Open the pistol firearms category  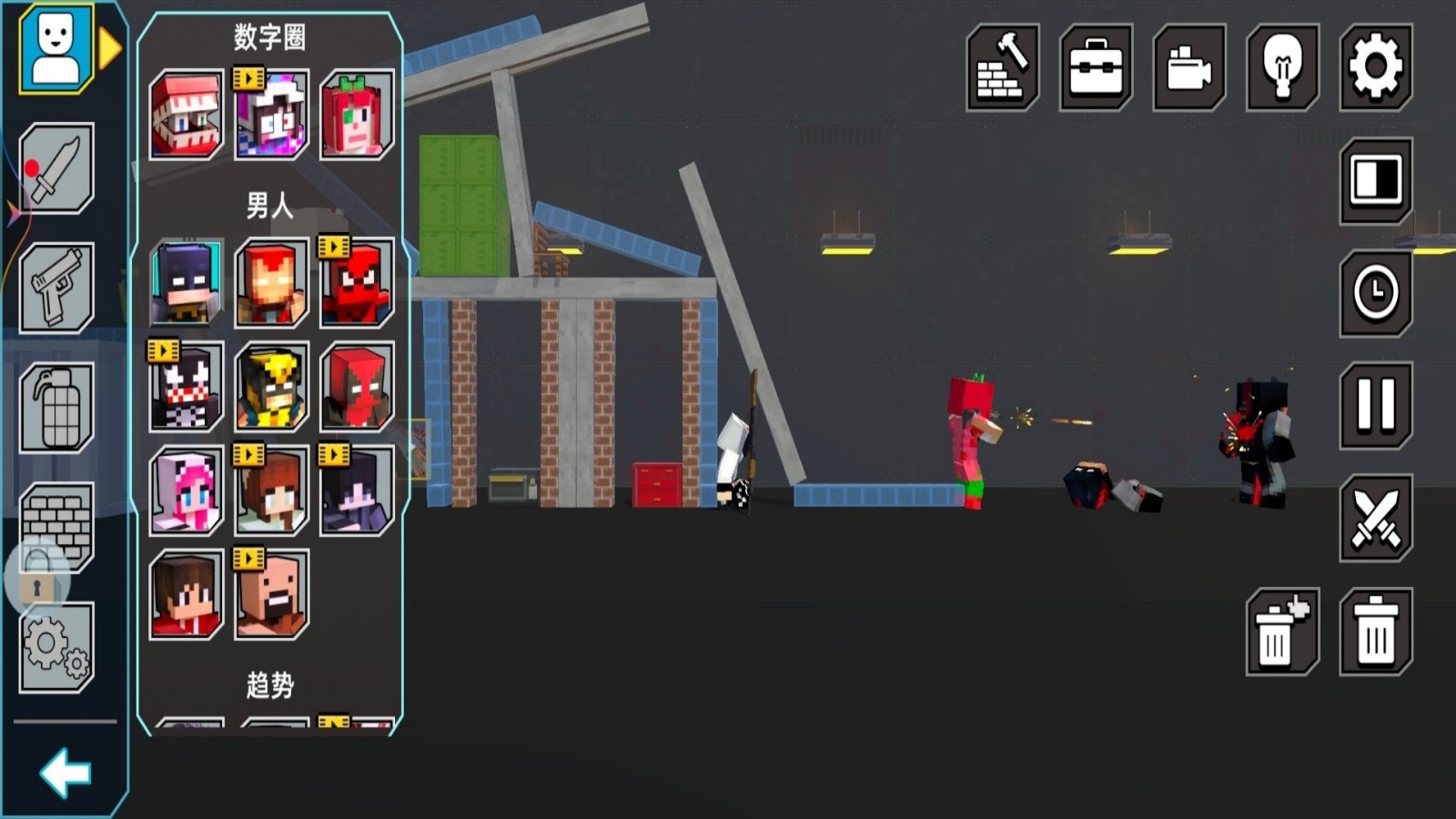pos(56,288)
